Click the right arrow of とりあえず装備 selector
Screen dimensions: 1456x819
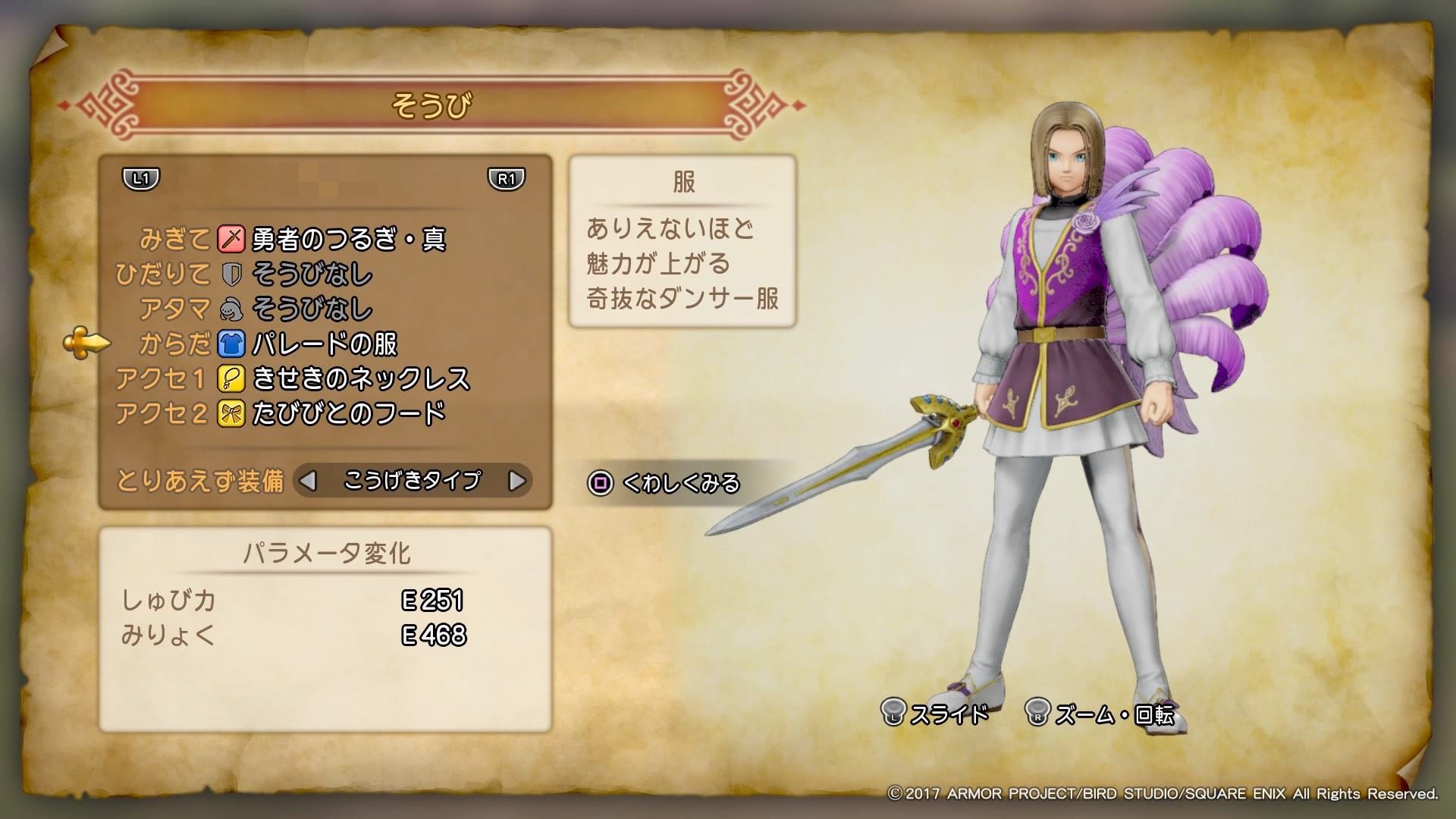[x=516, y=481]
